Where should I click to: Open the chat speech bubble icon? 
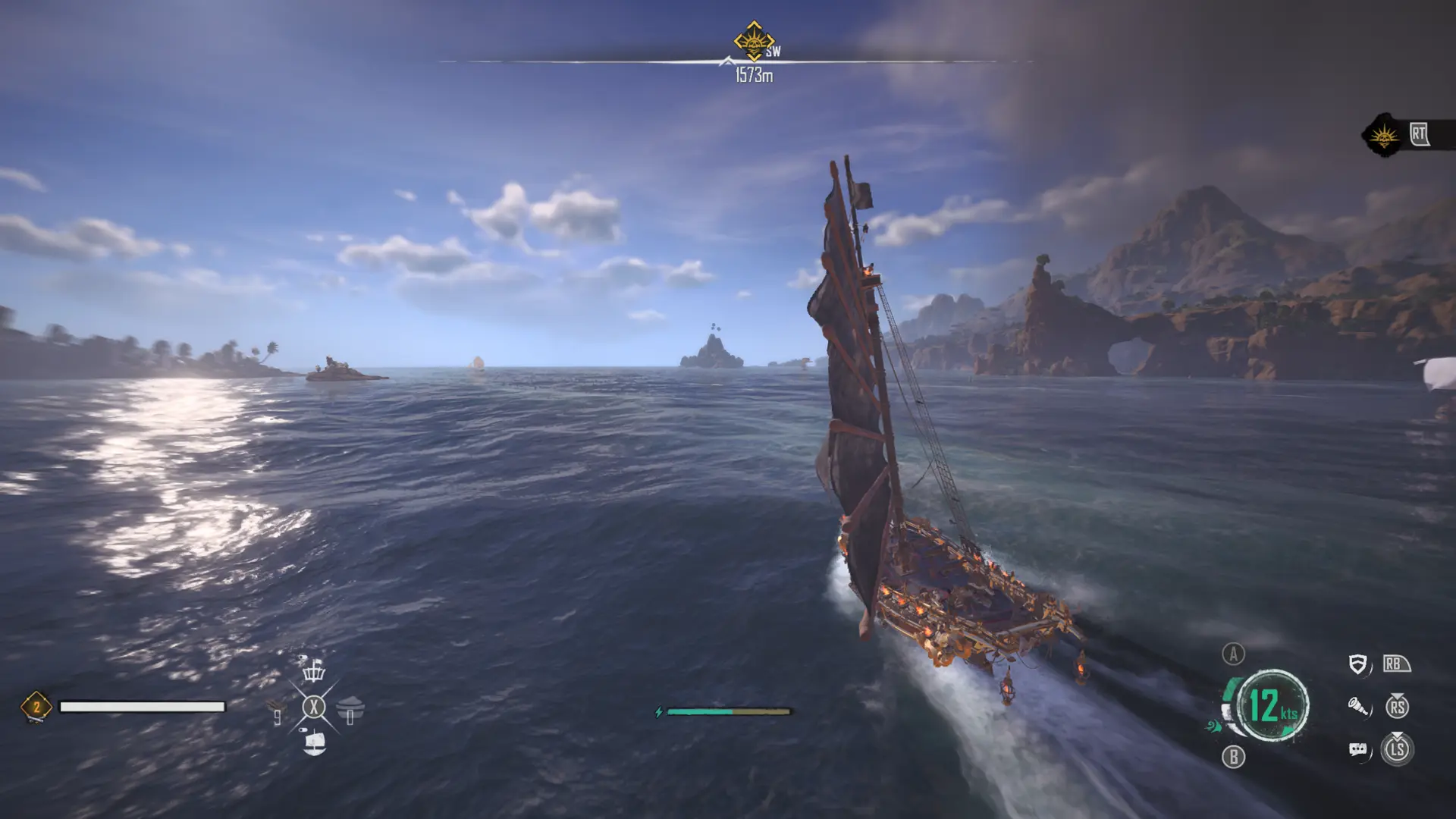[x=1358, y=750]
